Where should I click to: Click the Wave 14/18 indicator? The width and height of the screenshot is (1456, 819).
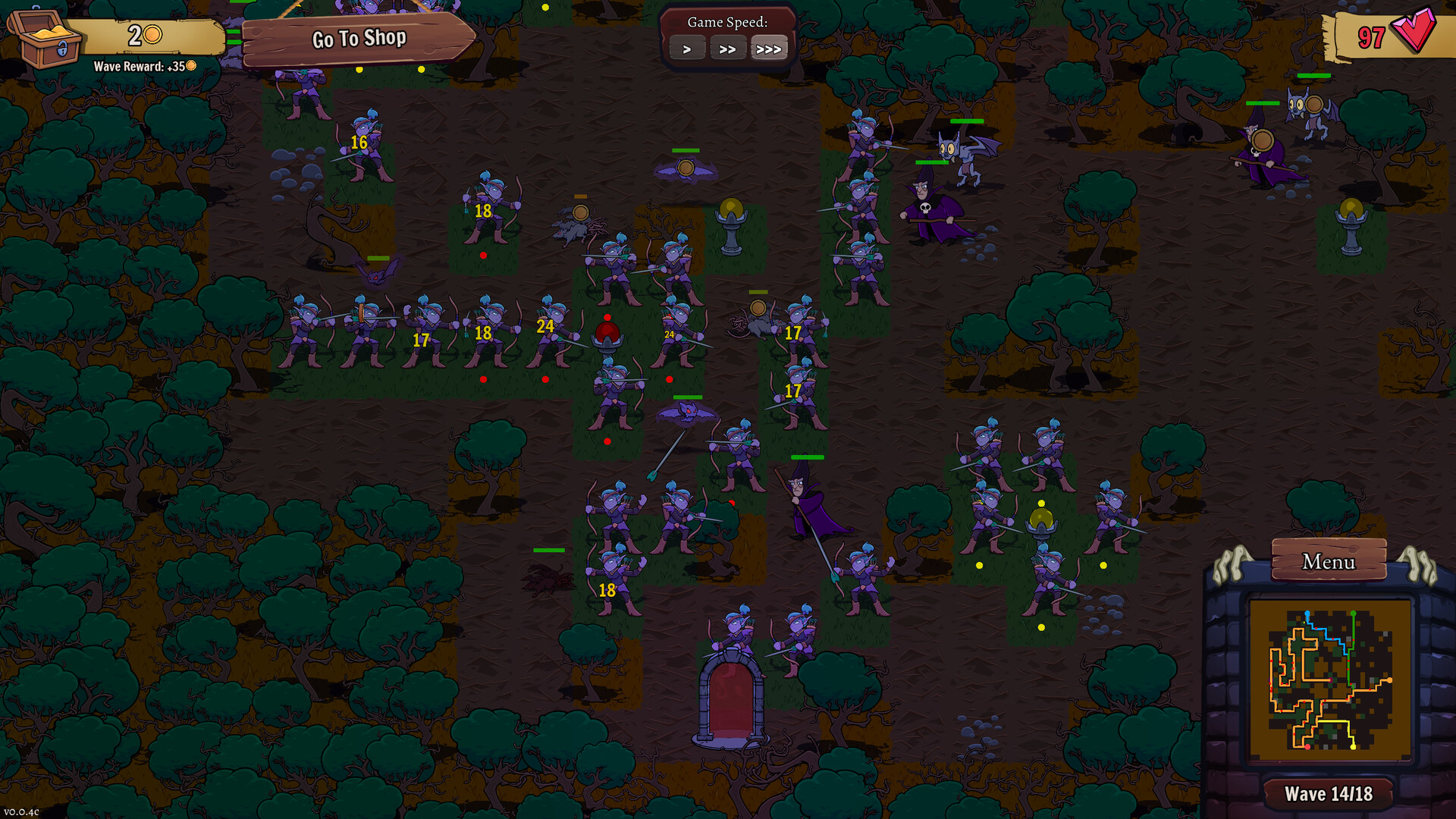pos(1329,792)
